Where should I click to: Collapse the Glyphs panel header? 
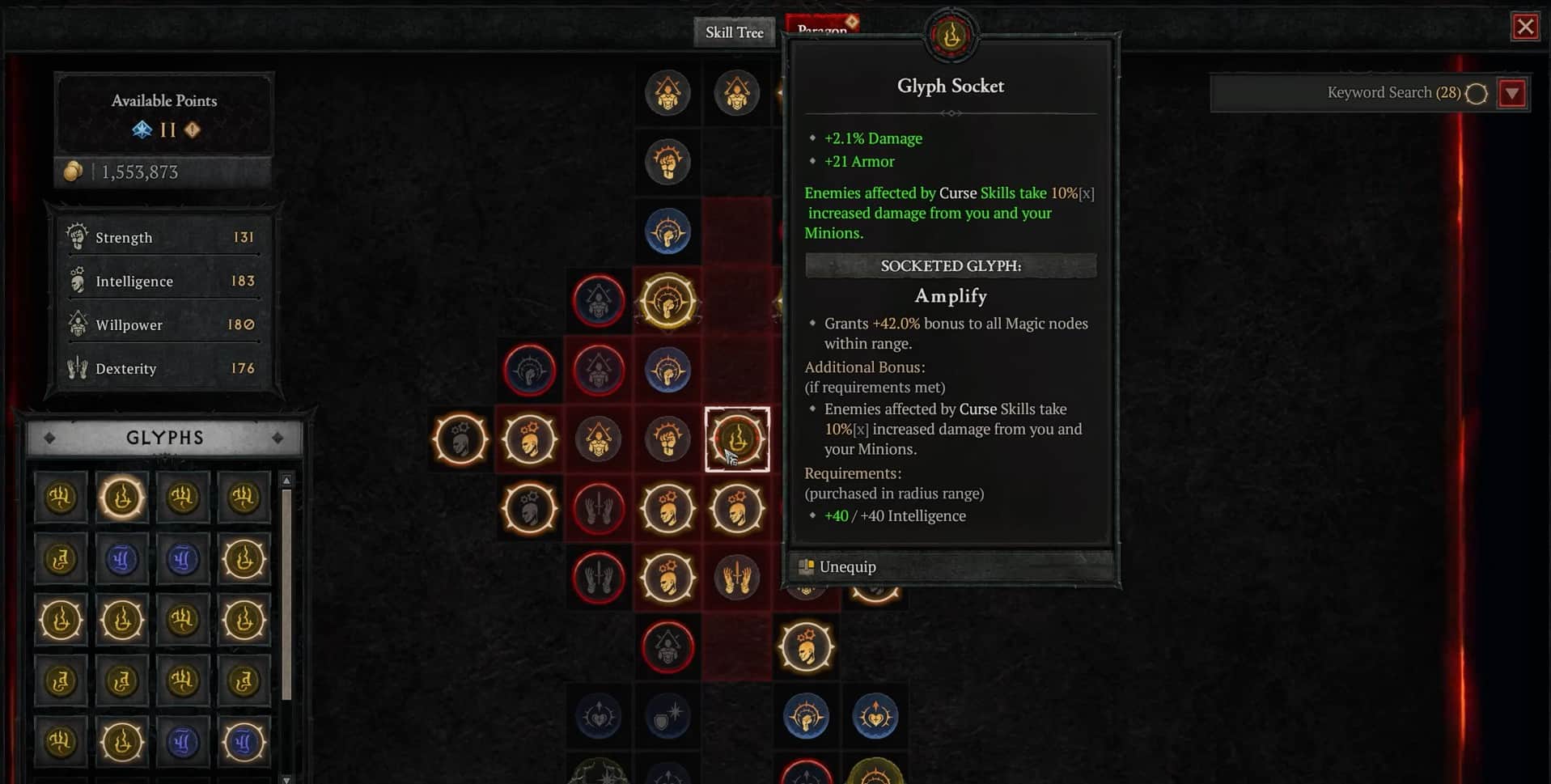pos(164,437)
